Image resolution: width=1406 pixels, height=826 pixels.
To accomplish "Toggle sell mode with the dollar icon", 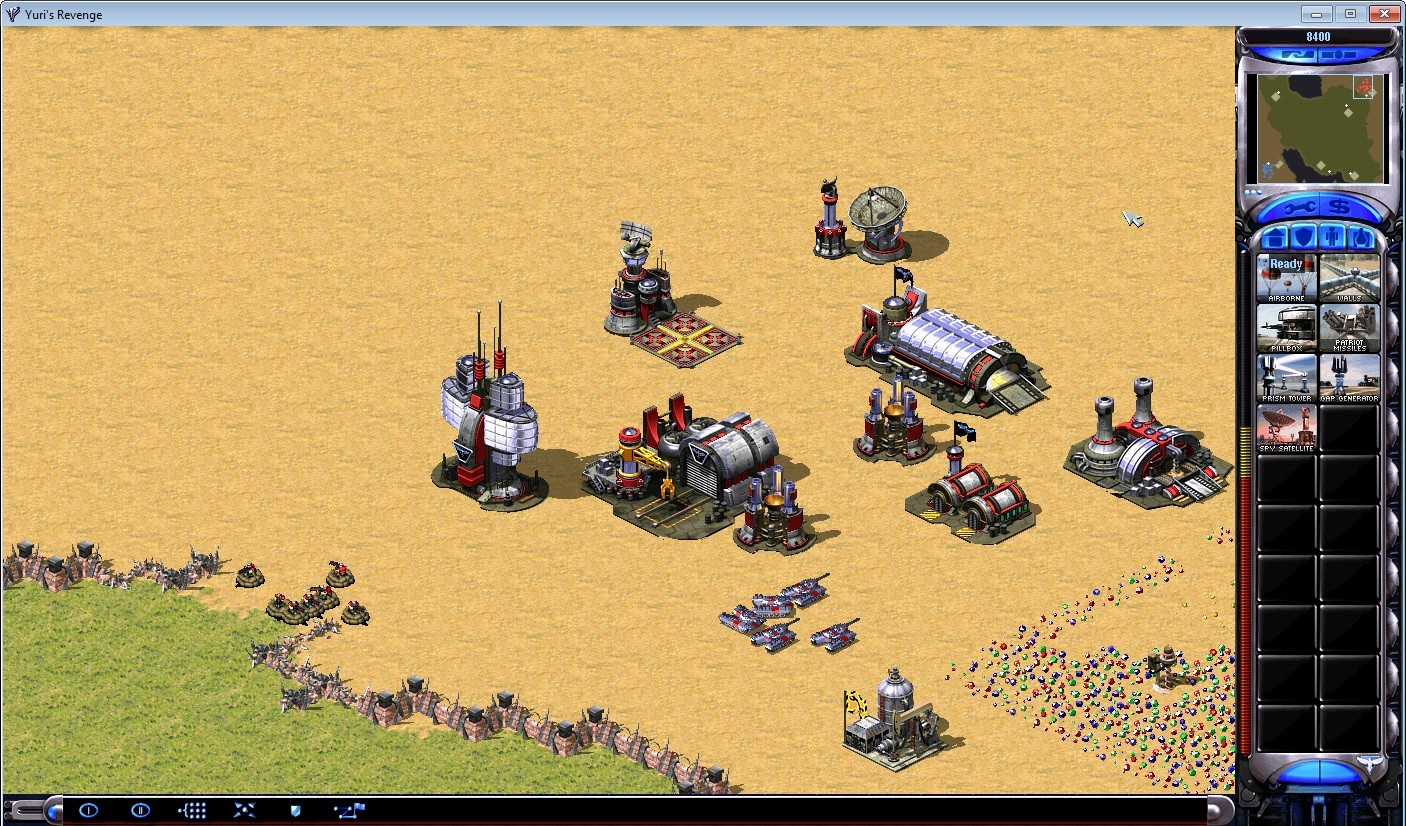I will click(x=1340, y=207).
